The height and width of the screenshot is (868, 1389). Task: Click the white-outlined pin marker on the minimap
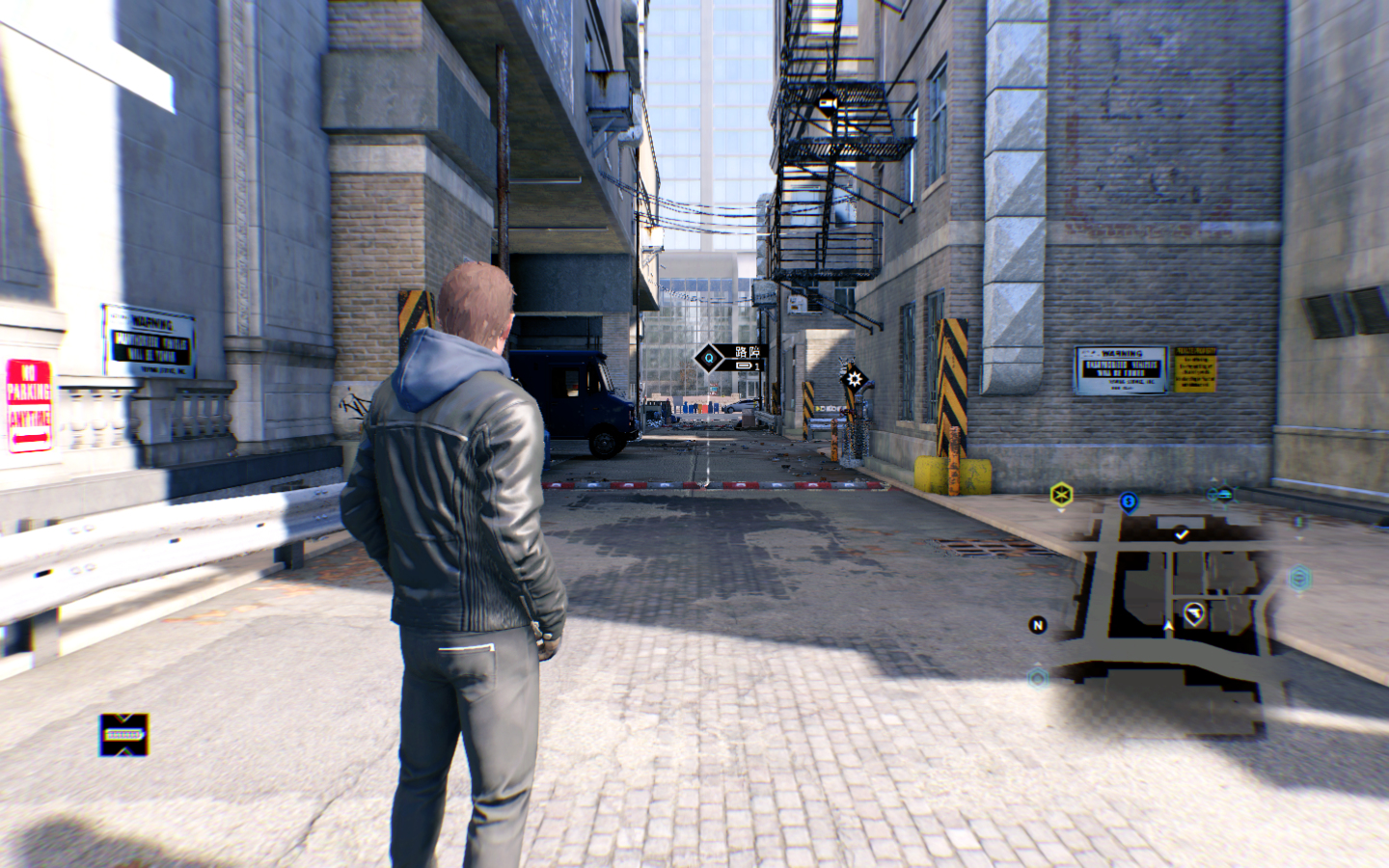pyautogui.click(x=1194, y=613)
